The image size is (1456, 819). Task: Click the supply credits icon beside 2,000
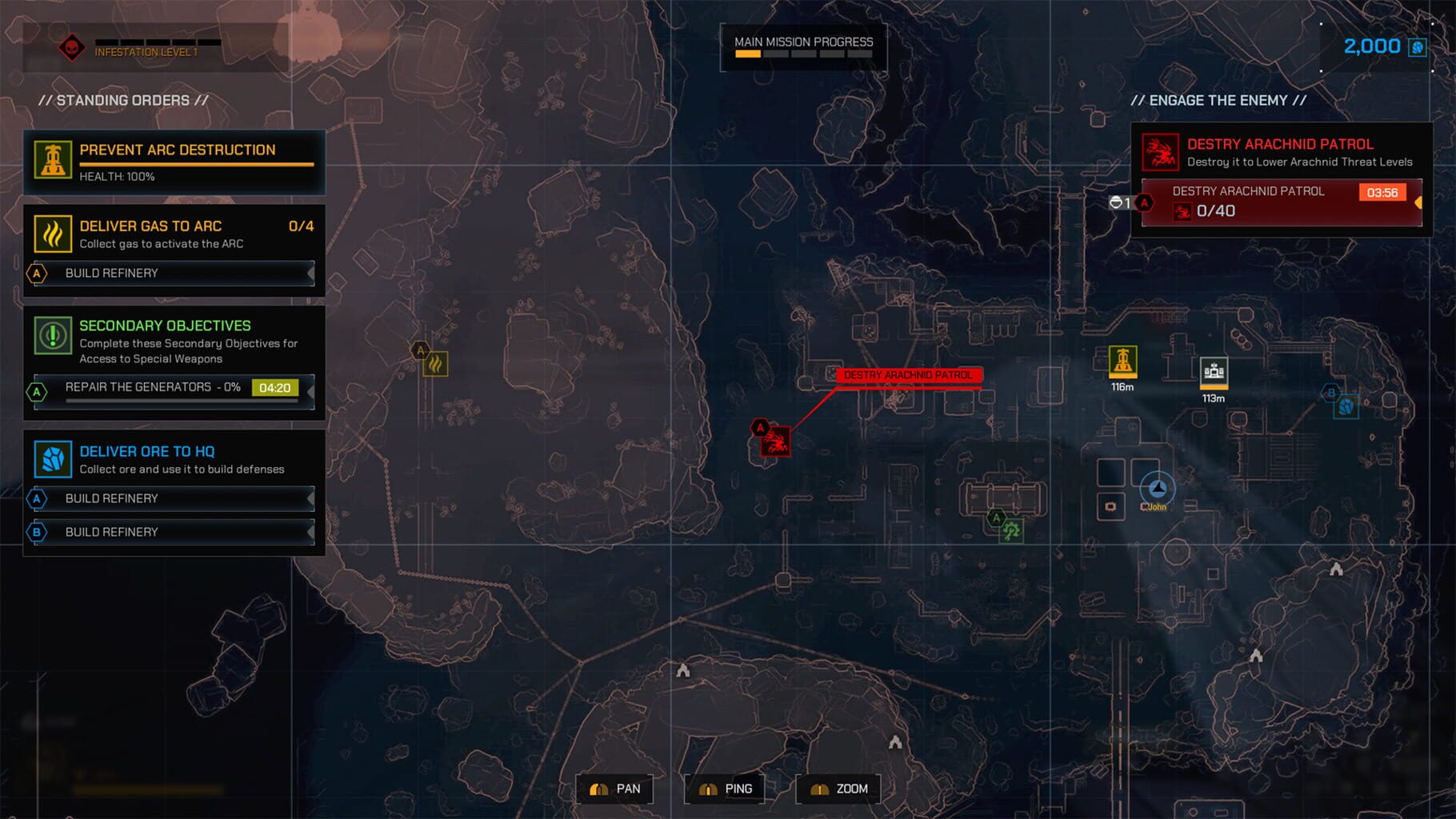tap(1416, 46)
